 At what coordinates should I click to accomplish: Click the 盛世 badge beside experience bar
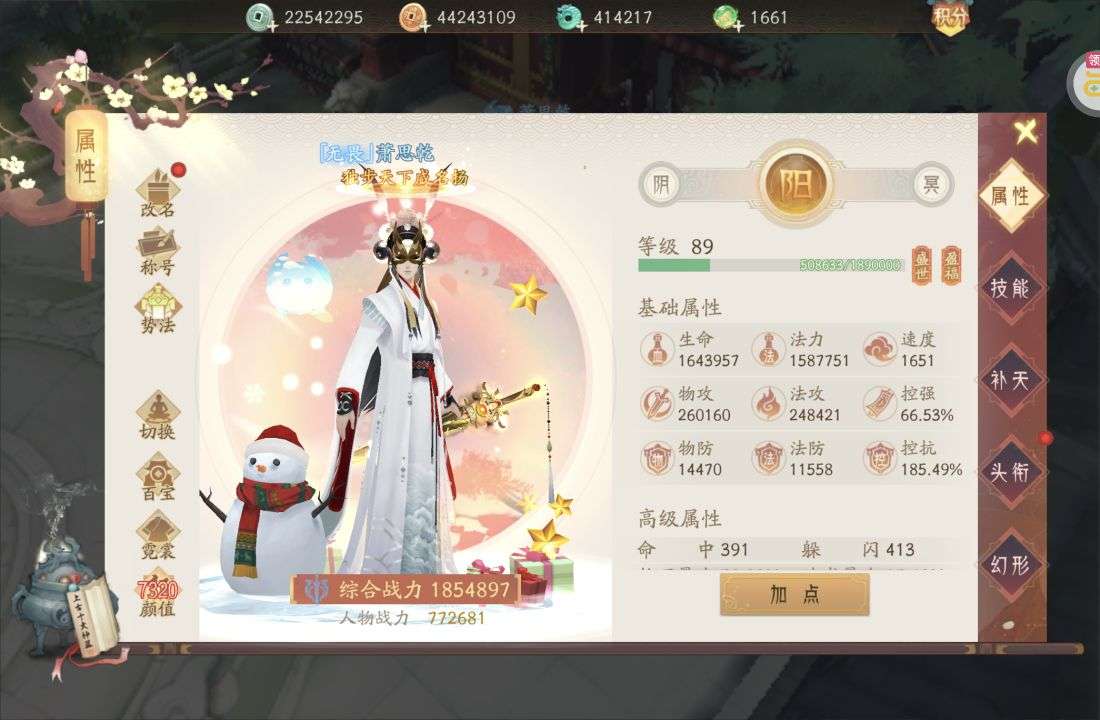(x=921, y=265)
